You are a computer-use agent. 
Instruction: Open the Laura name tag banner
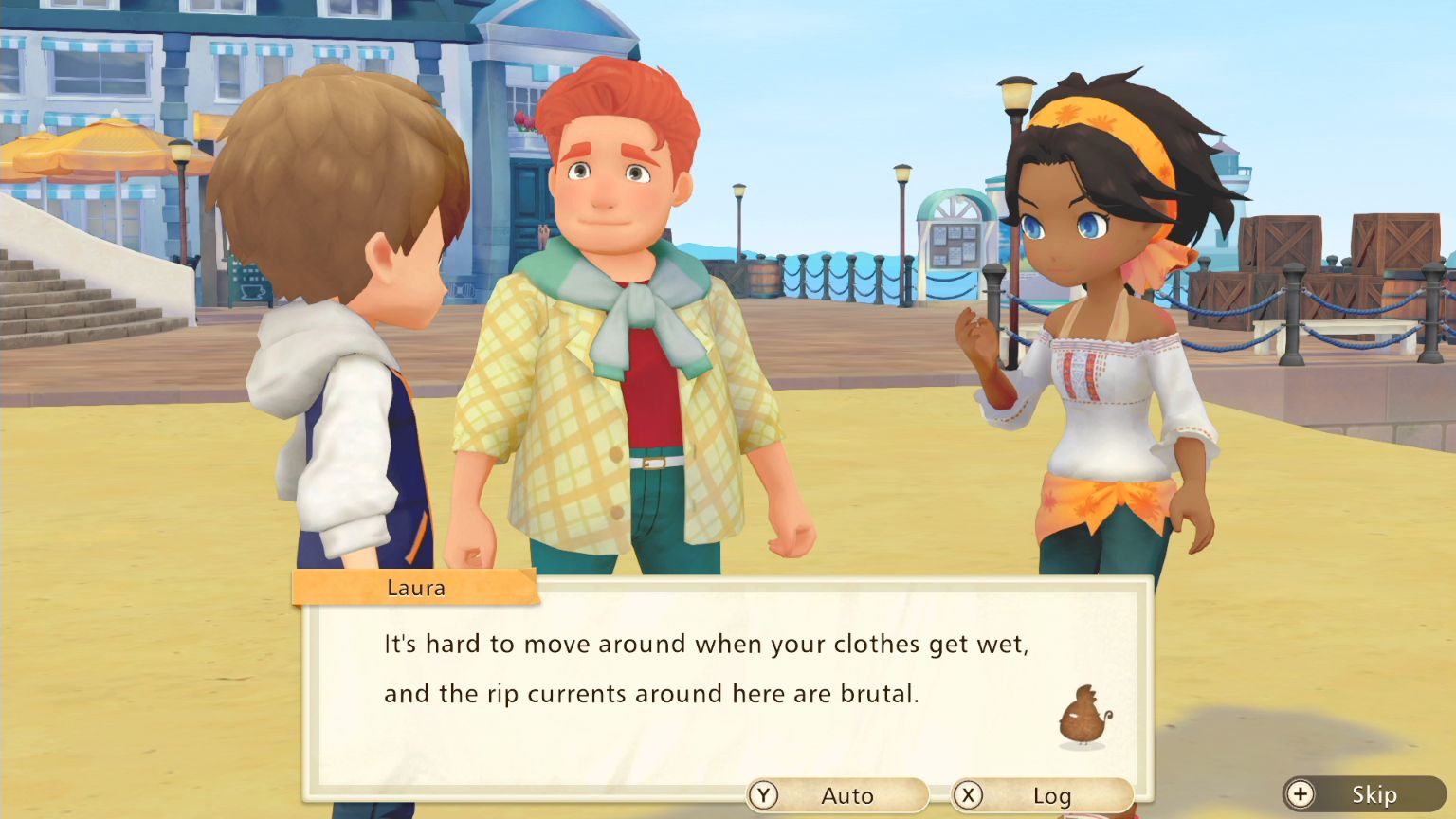coord(417,588)
